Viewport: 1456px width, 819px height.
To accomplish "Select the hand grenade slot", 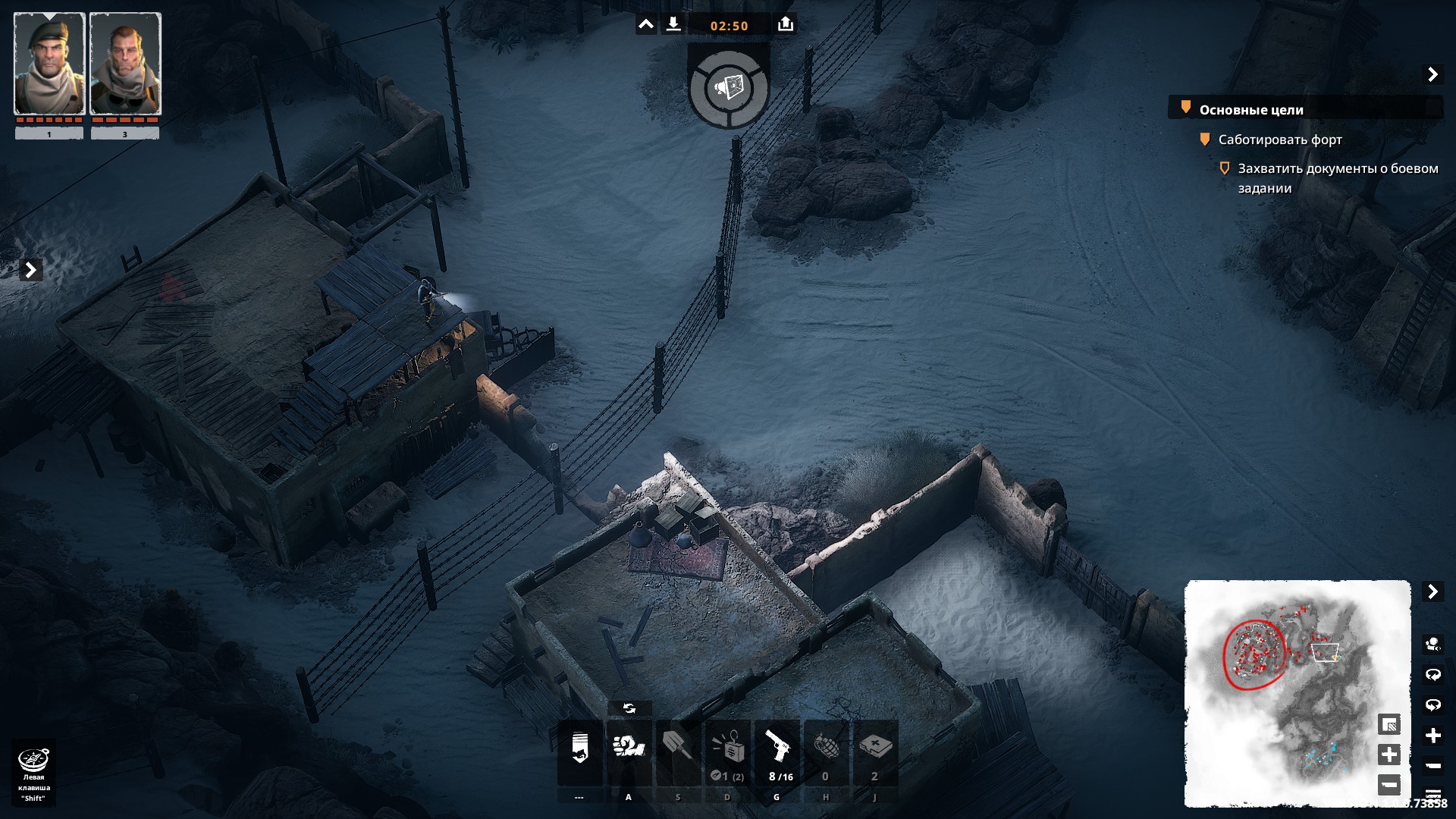I will click(x=826, y=751).
